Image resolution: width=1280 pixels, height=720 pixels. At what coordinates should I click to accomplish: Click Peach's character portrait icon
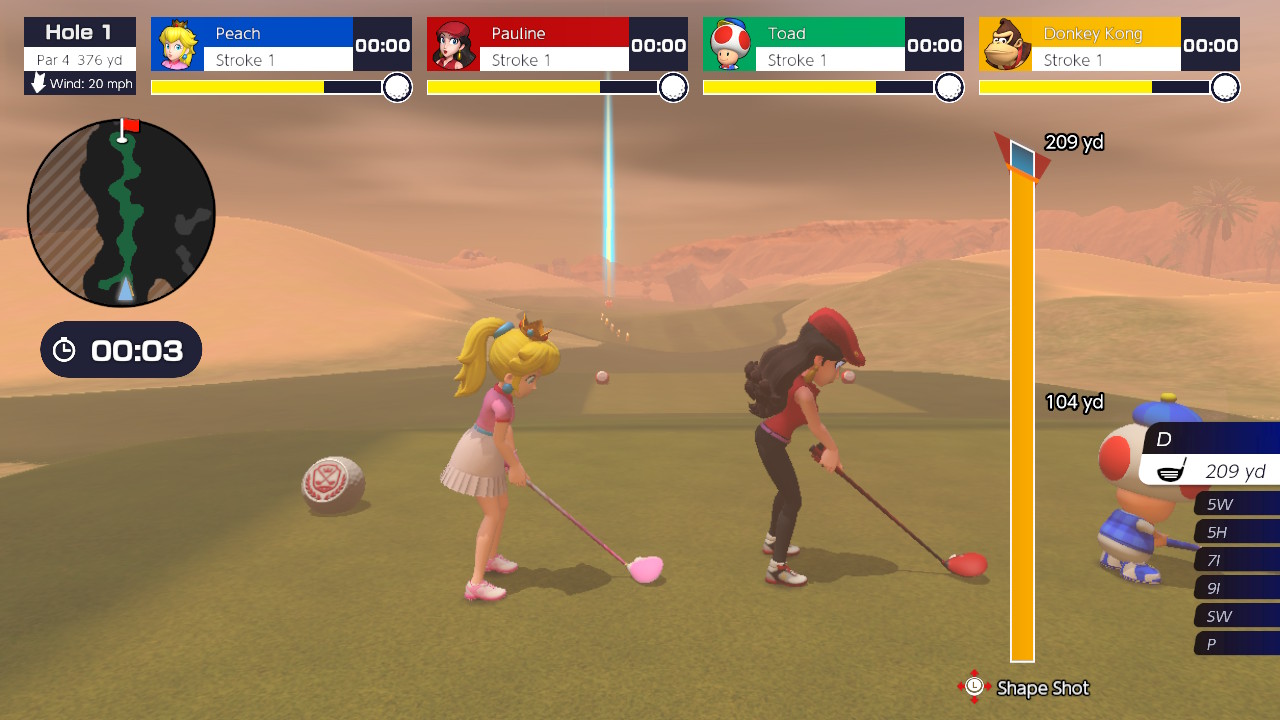pyautogui.click(x=178, y=45)
